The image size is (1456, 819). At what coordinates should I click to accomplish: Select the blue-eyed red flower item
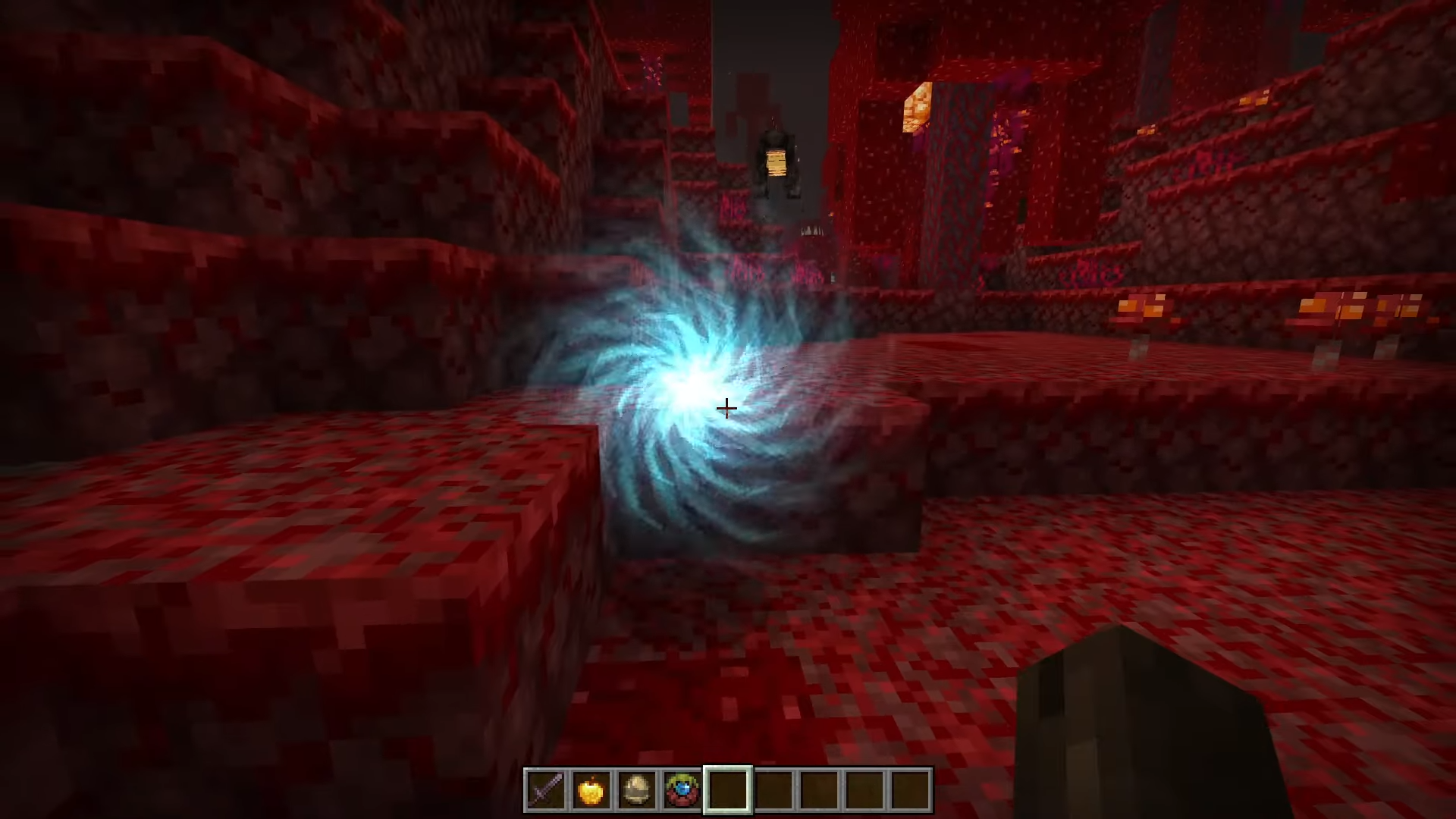[682, 790]
